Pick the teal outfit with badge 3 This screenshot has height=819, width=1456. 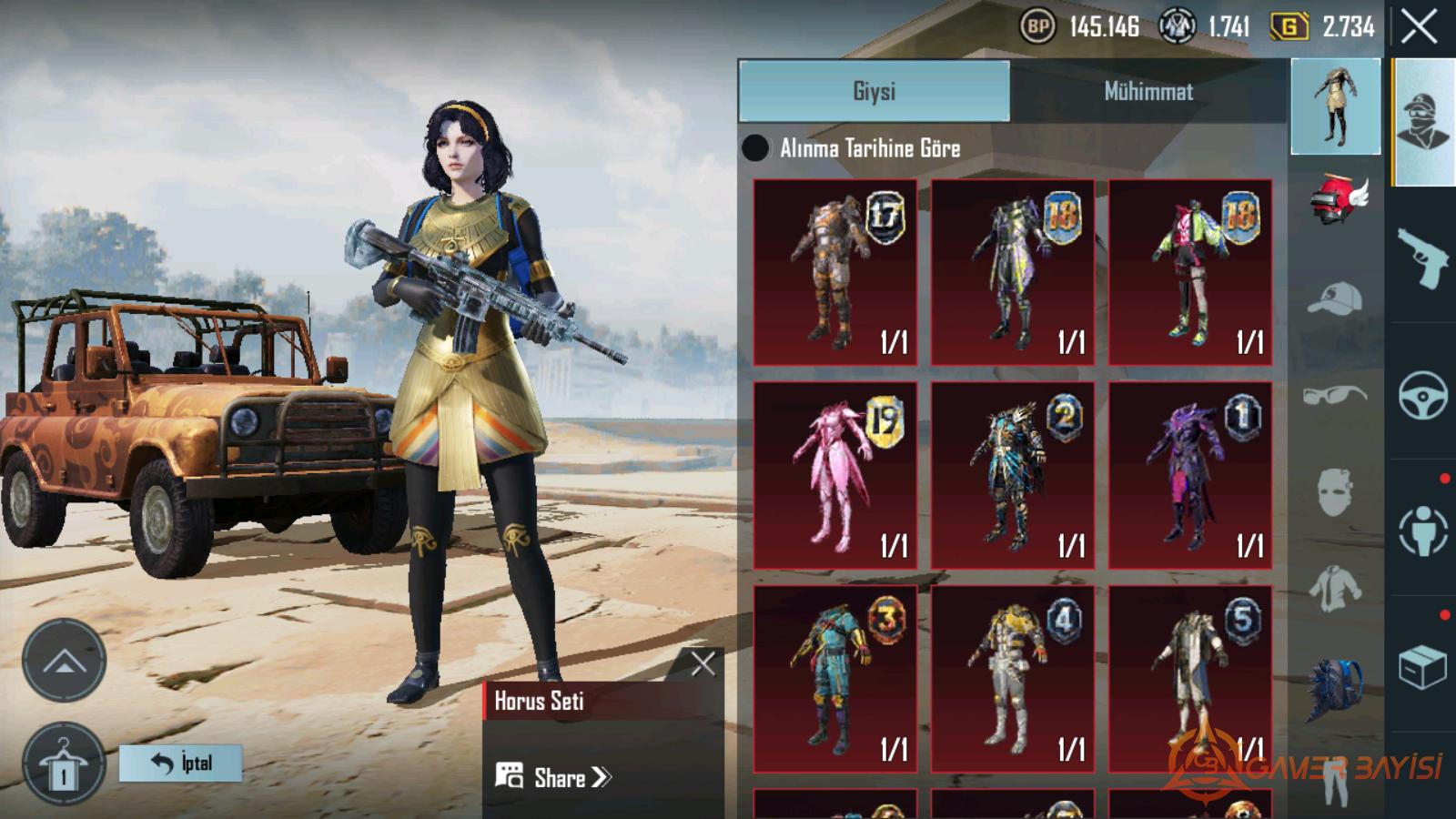pos(834,679)
